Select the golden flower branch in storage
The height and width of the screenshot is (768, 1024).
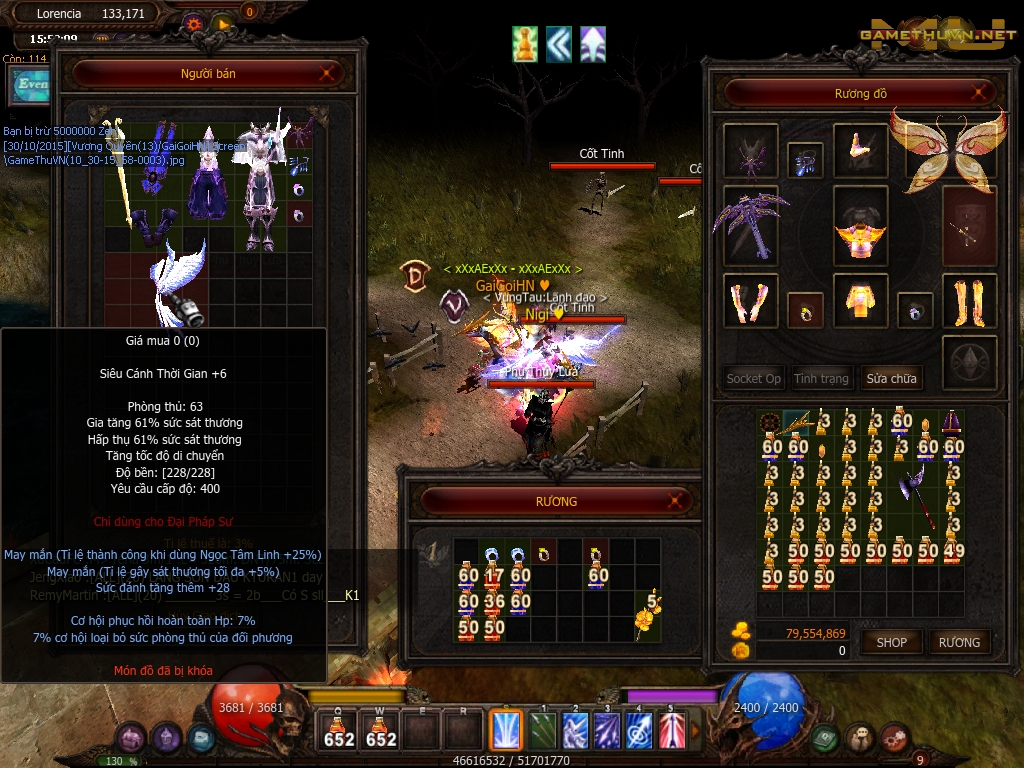click(x=649, y=615)
